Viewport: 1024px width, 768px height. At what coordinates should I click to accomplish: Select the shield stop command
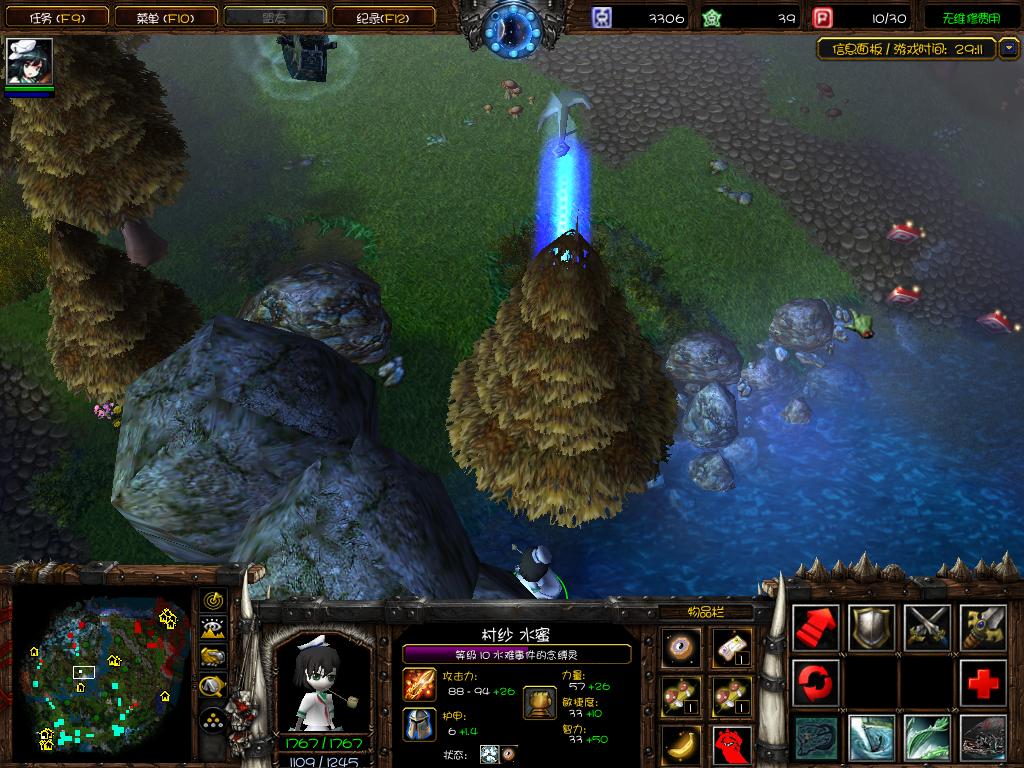pyautogui.click(x=871, y=628)
